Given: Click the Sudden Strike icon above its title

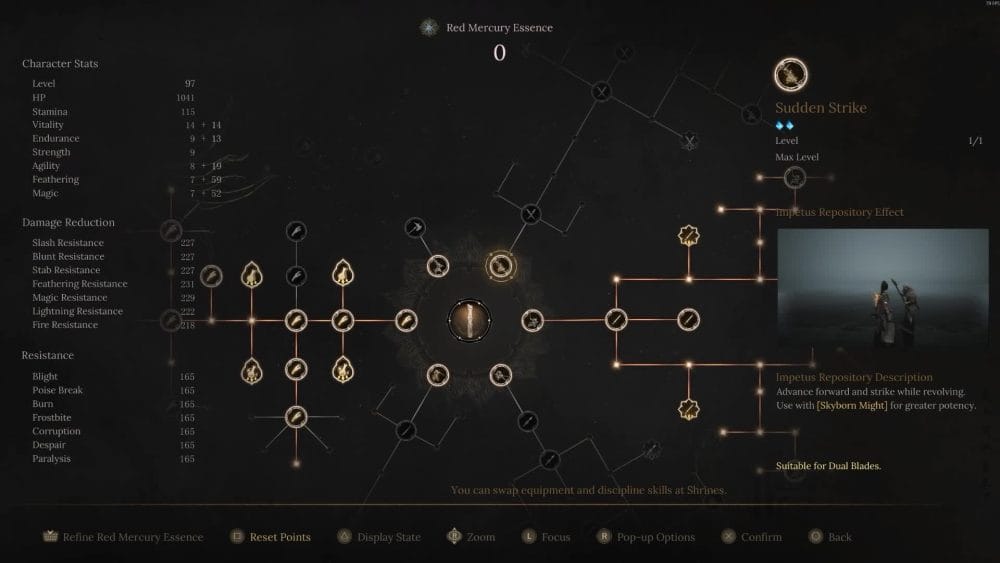Looking at the screenshot, I should [x=792, y=74].
